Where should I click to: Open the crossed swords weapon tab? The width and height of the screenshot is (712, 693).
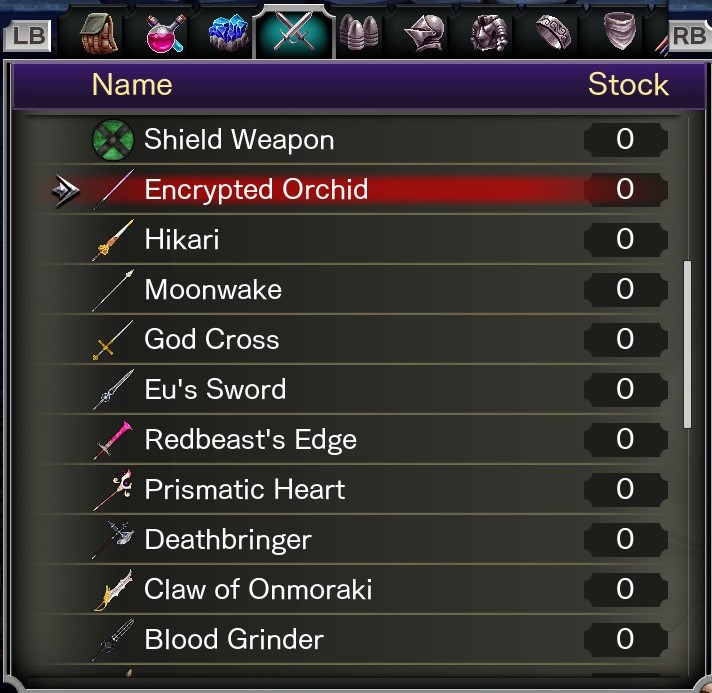tap(294, 34)
